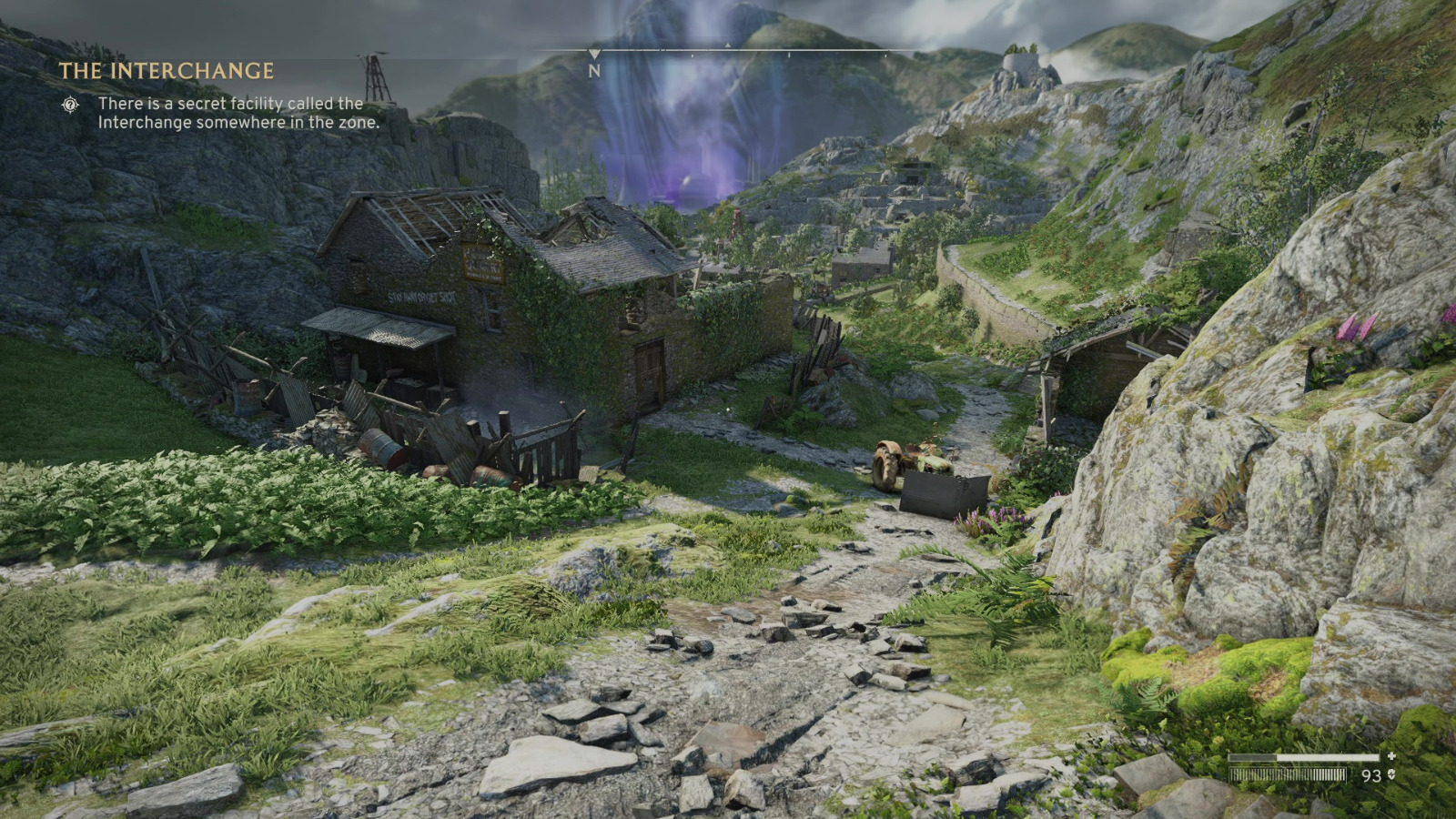This screenshot has height=819, width=1456.
Task: Click the north marker on the compass bar
Action: tap(594, 69)
